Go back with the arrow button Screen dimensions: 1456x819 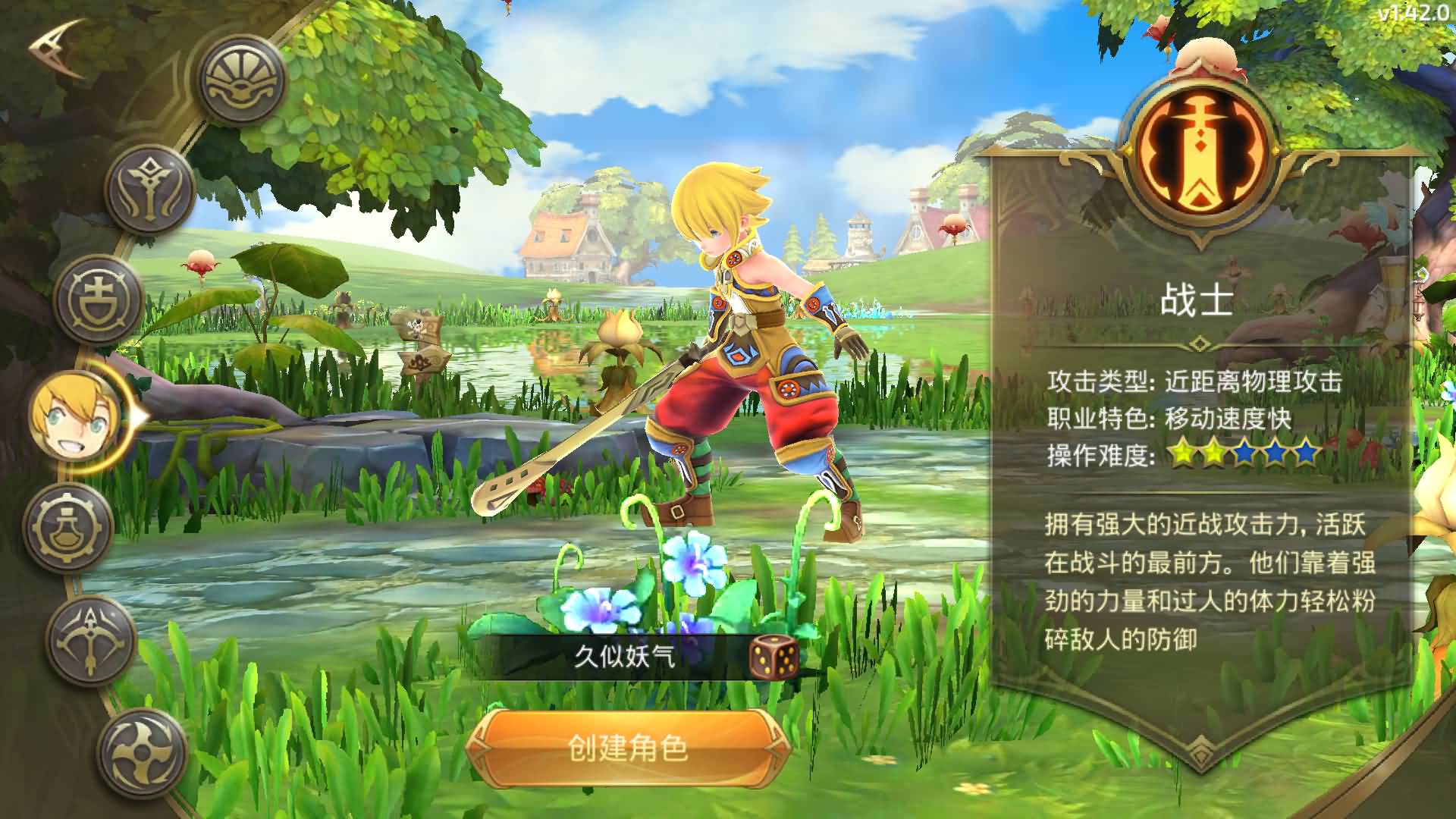[x=58, y=49]
